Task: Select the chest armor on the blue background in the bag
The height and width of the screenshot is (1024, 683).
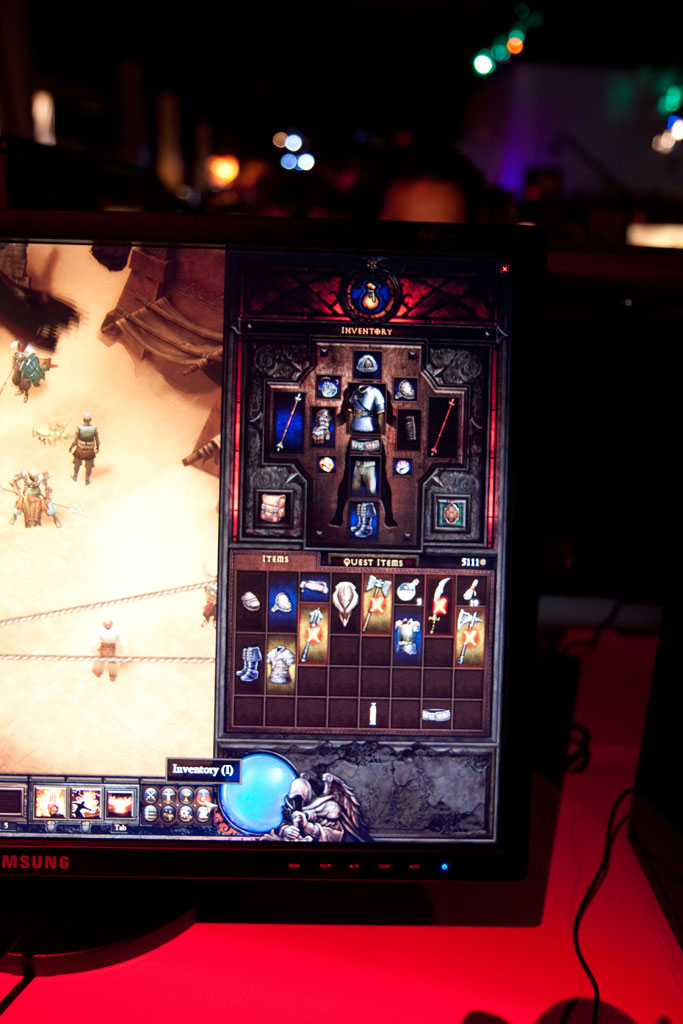Action: [406, 637]
